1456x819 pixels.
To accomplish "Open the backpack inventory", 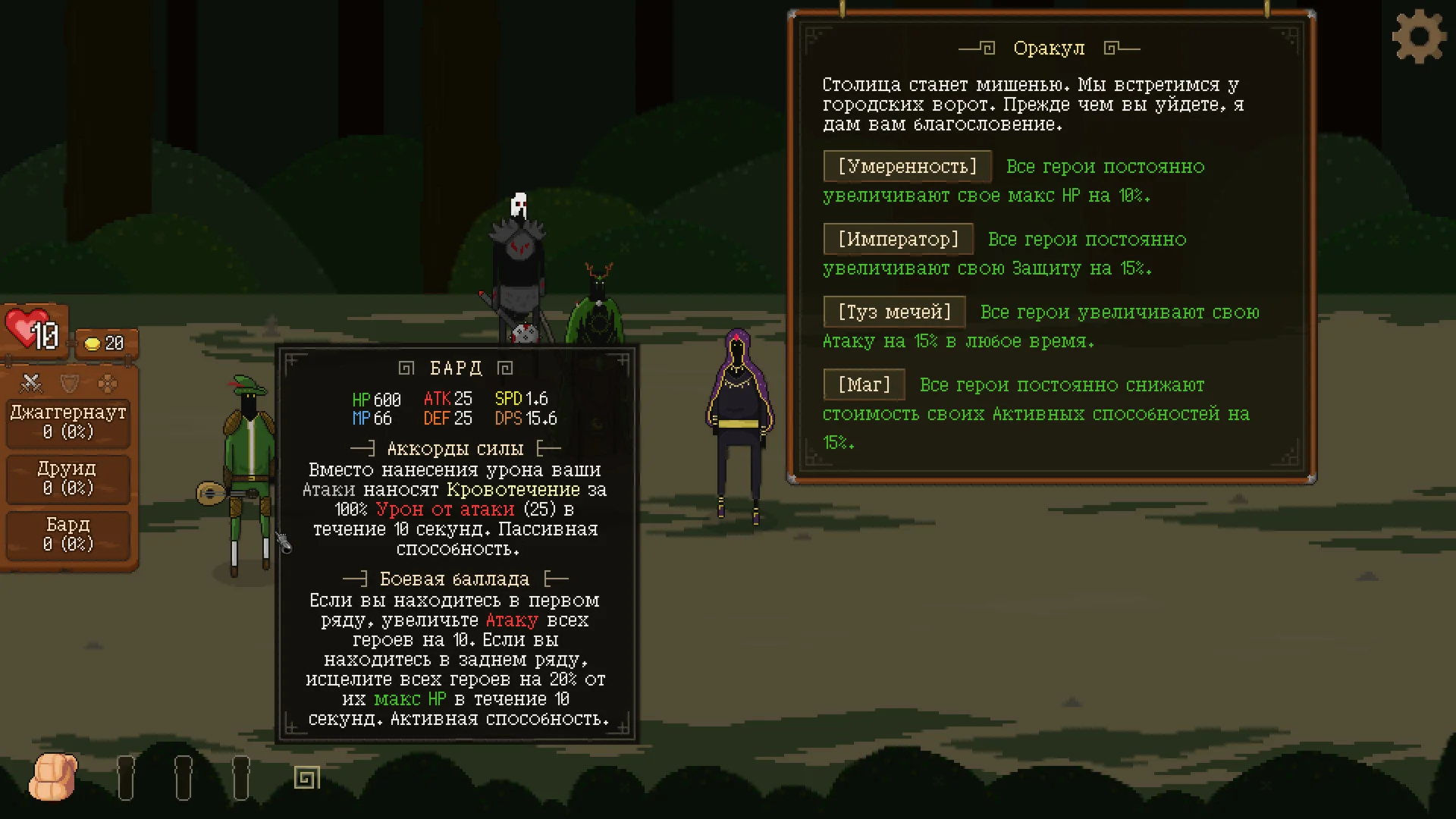I will click(x=53, y=777).
